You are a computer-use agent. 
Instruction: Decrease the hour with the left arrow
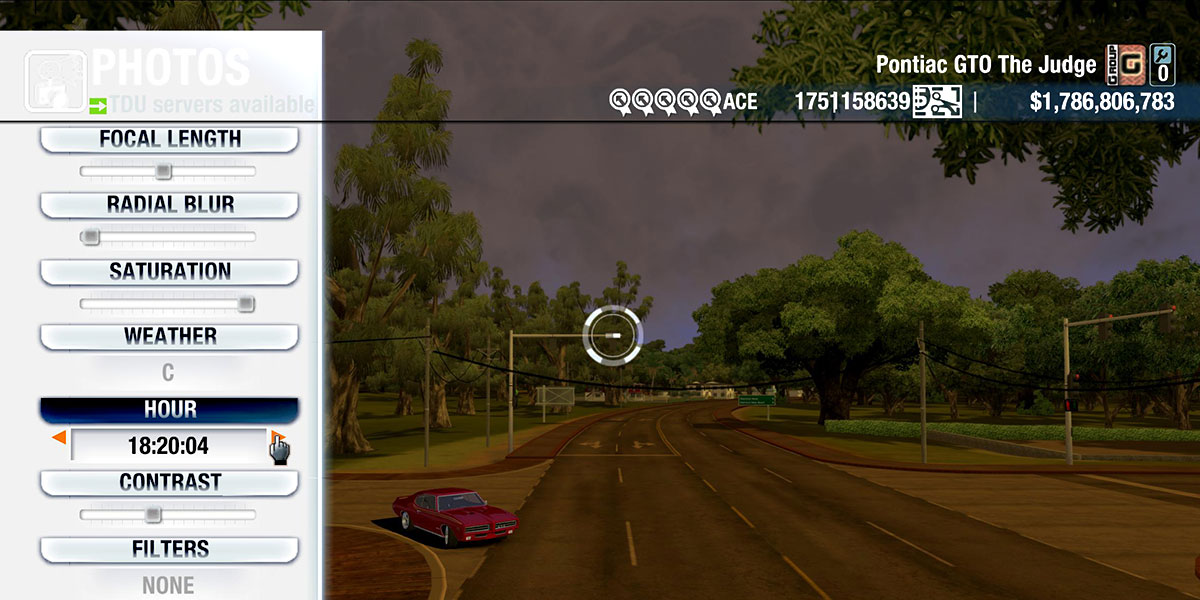[x=59, y=438]
